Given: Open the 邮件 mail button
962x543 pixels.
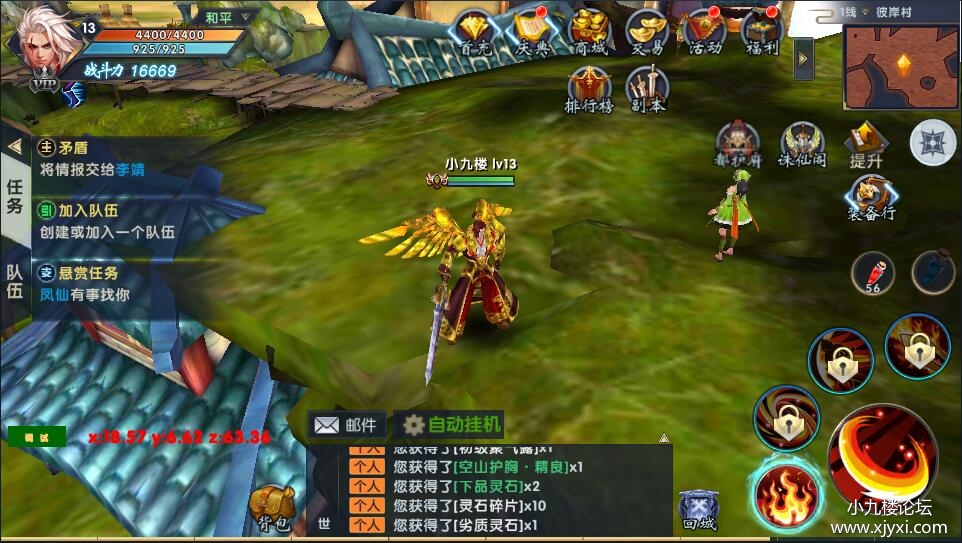Looking at the screenshot, I should (x=346, y=424).
